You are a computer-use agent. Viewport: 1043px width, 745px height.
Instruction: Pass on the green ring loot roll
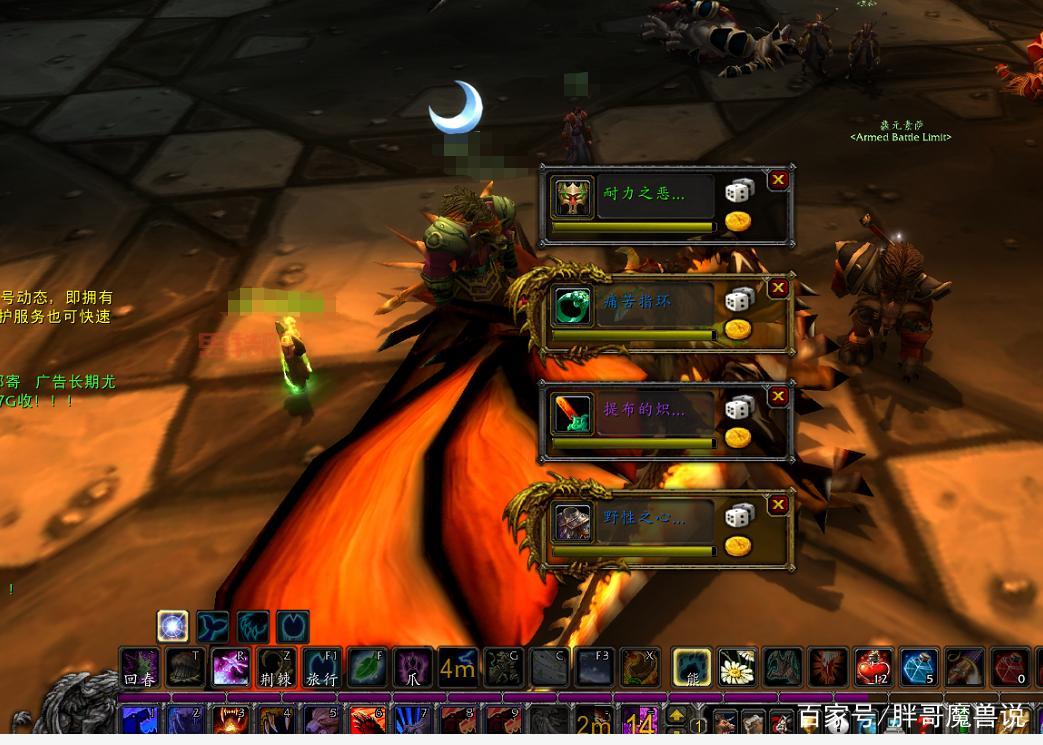778,288
